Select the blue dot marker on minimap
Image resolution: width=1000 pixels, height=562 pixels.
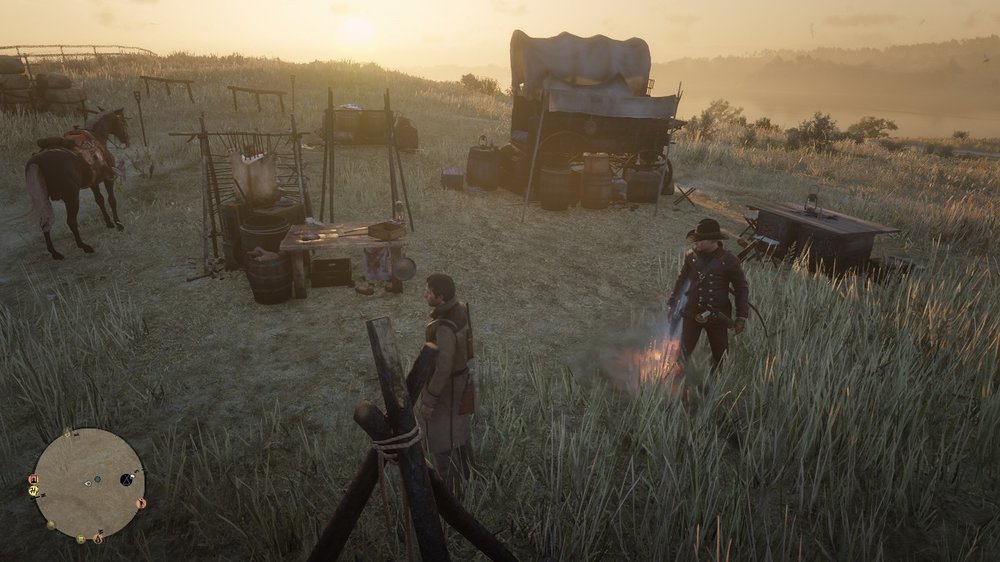pyautogui.click(x=98, y=479)
